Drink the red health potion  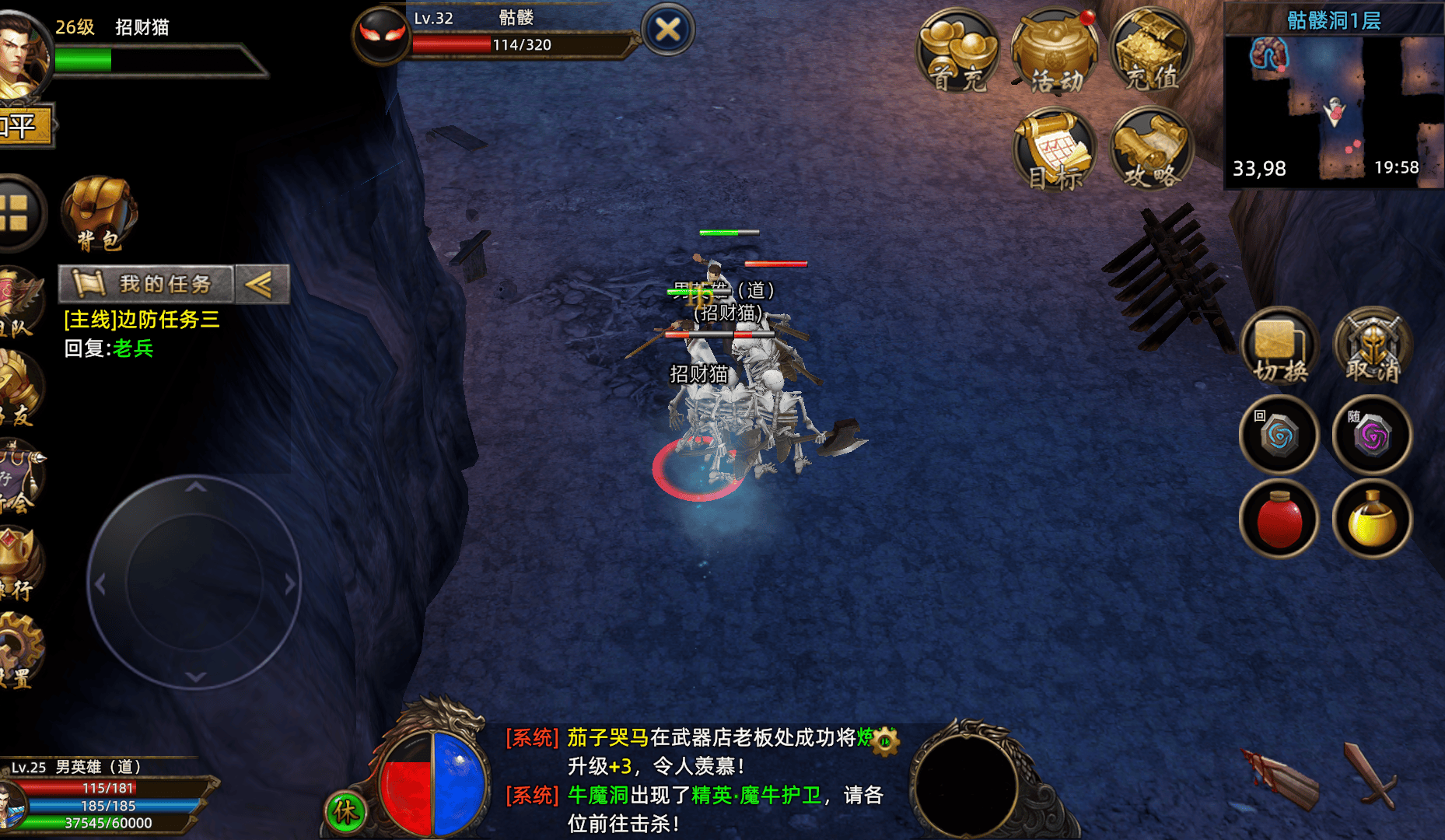(1279, 520)
